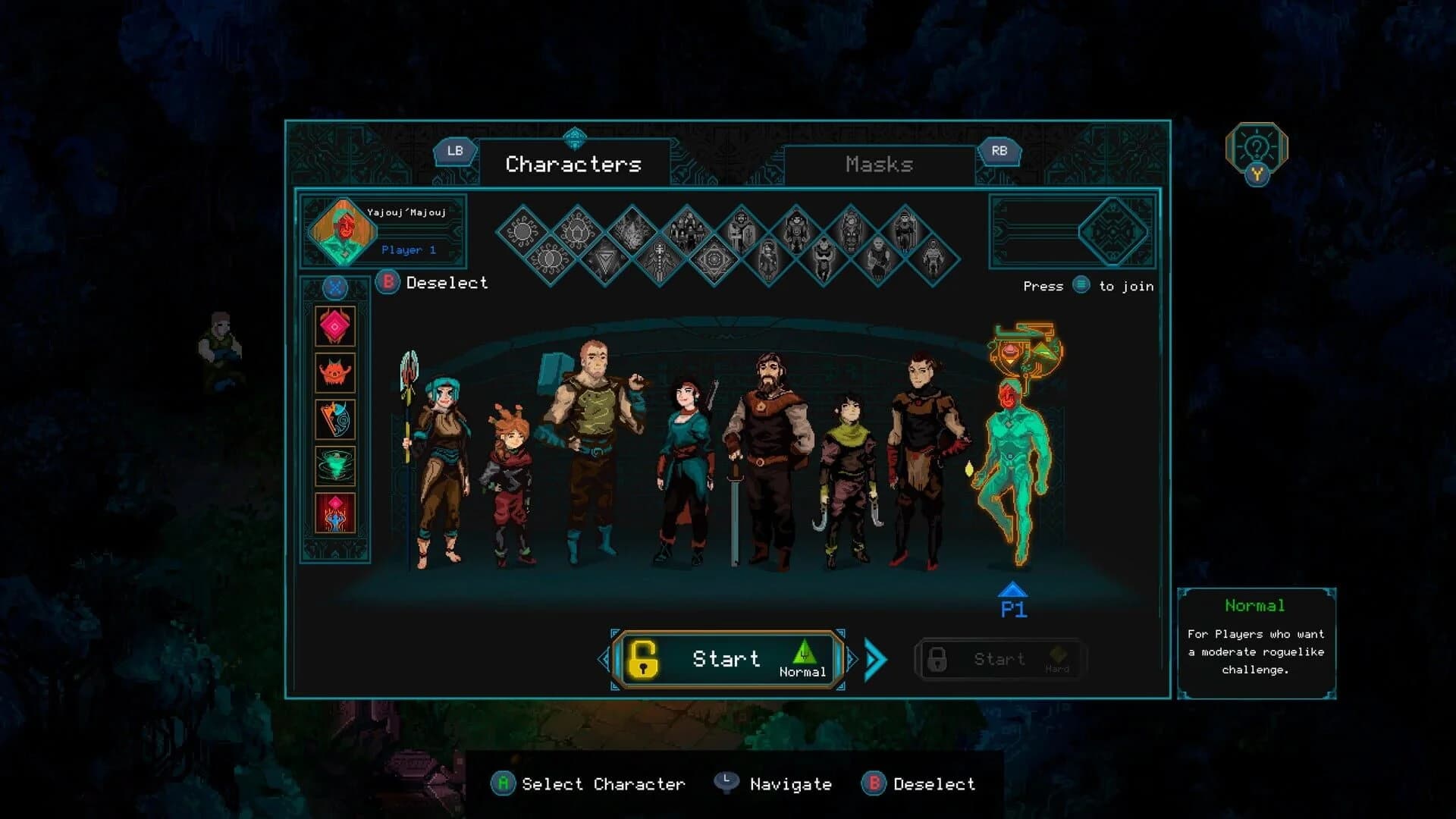Click the locked Hard difficulty Start button
The height and width of the screenshot is (819, 1456).
click(999, 658)
